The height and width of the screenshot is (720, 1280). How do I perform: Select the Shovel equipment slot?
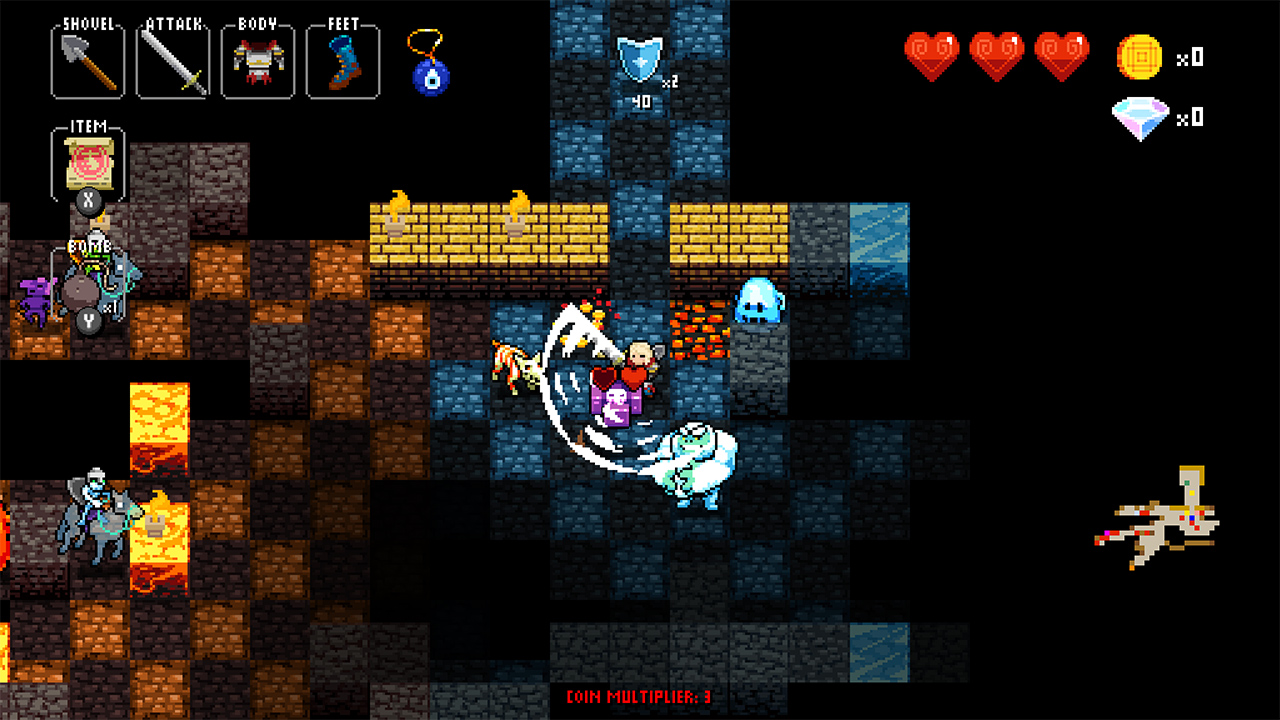coord(86,60)
